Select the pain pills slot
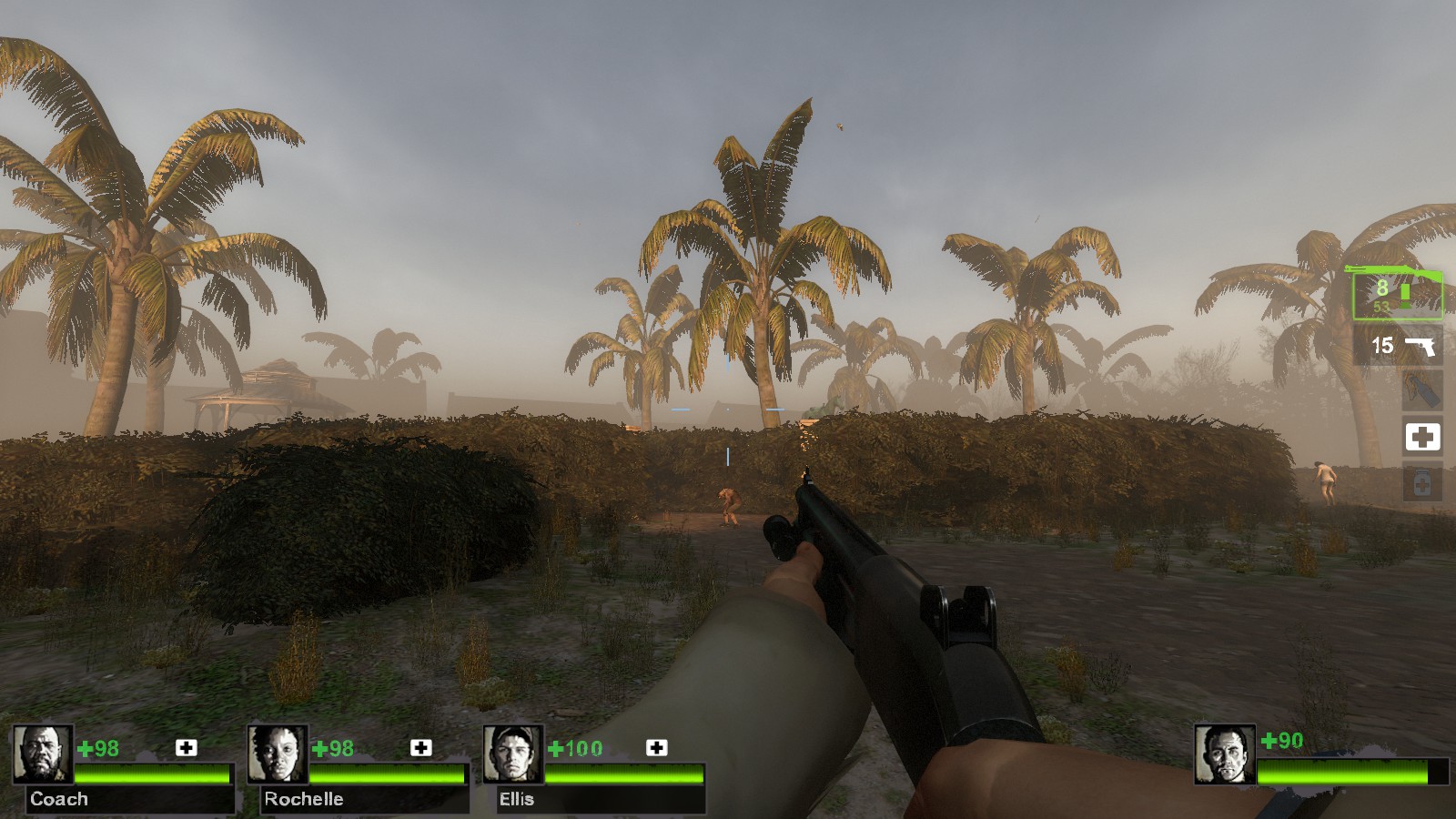Viewport: 1456px width, 819px height. pyautogui.click(x=1422, y=483)
